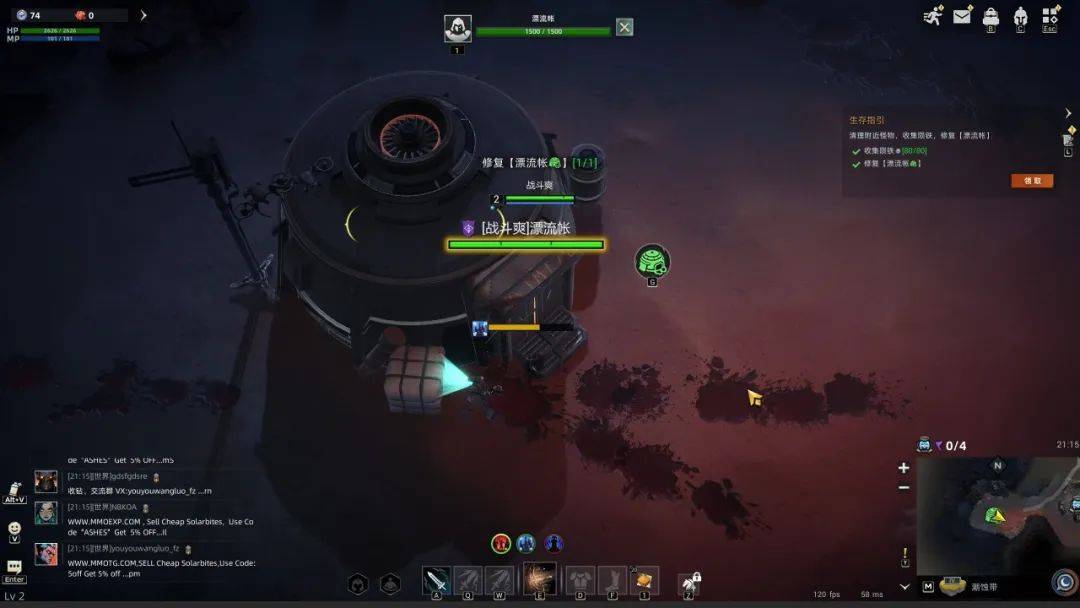Open the backpack inventory icon

991,15
